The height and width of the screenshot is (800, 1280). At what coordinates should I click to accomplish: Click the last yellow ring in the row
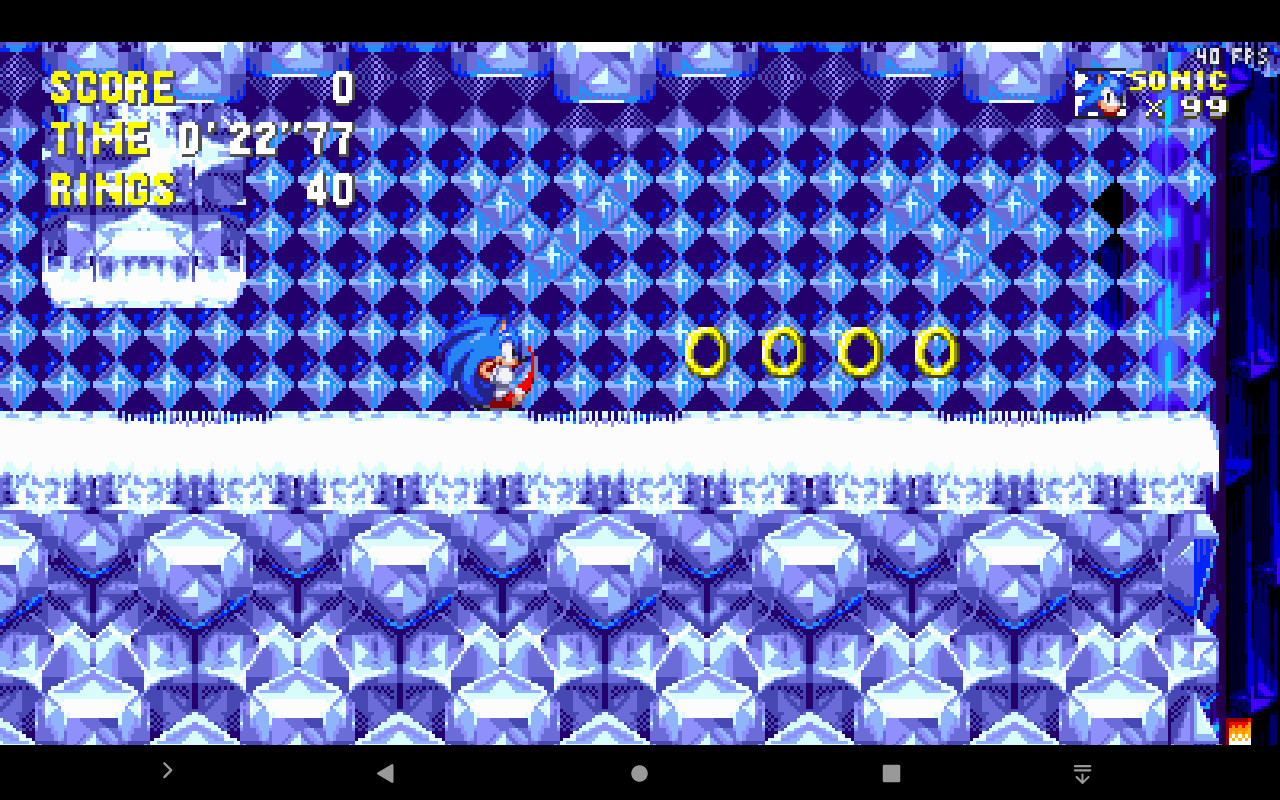pos(935,352)
